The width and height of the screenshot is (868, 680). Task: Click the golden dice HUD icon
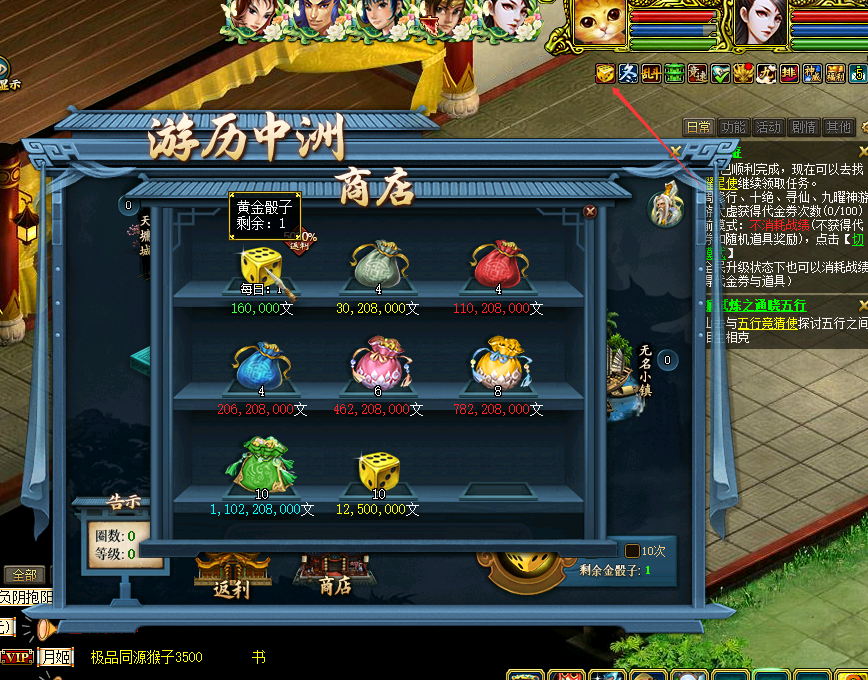pos(605,73)
